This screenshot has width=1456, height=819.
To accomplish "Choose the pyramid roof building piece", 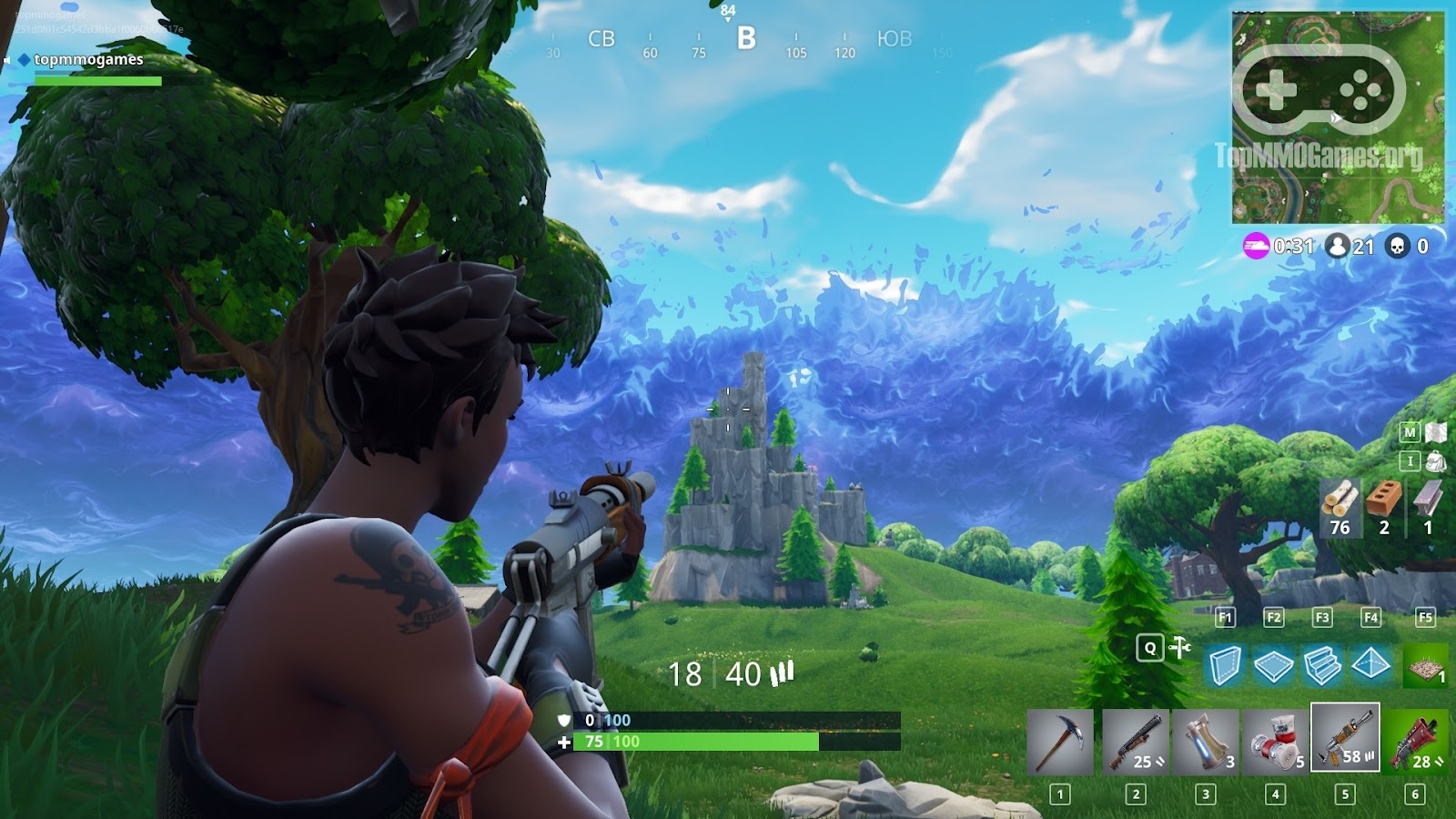I will pos(1370,665).
